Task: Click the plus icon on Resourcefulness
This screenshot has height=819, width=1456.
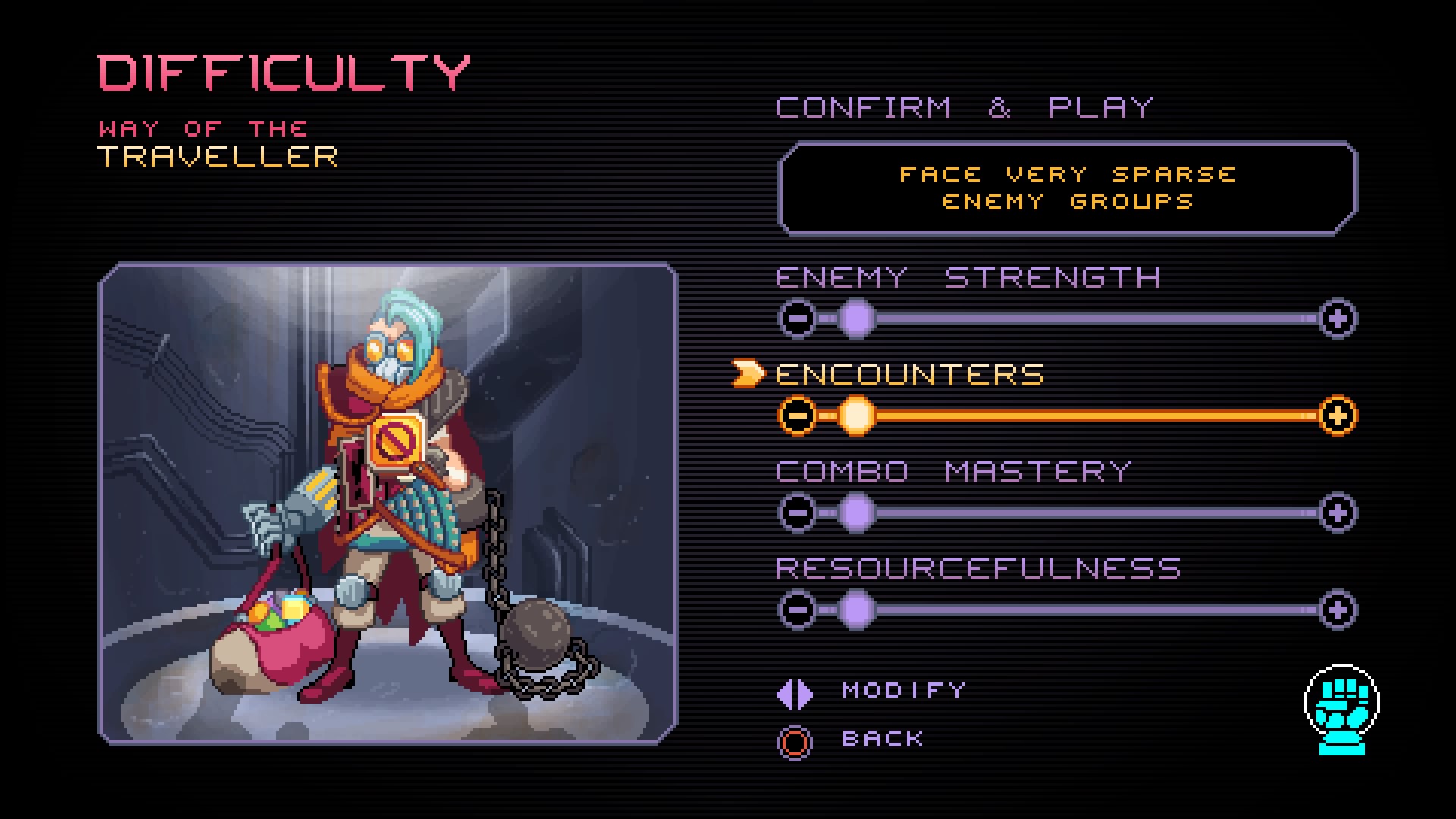Action: coord(1337,609)
